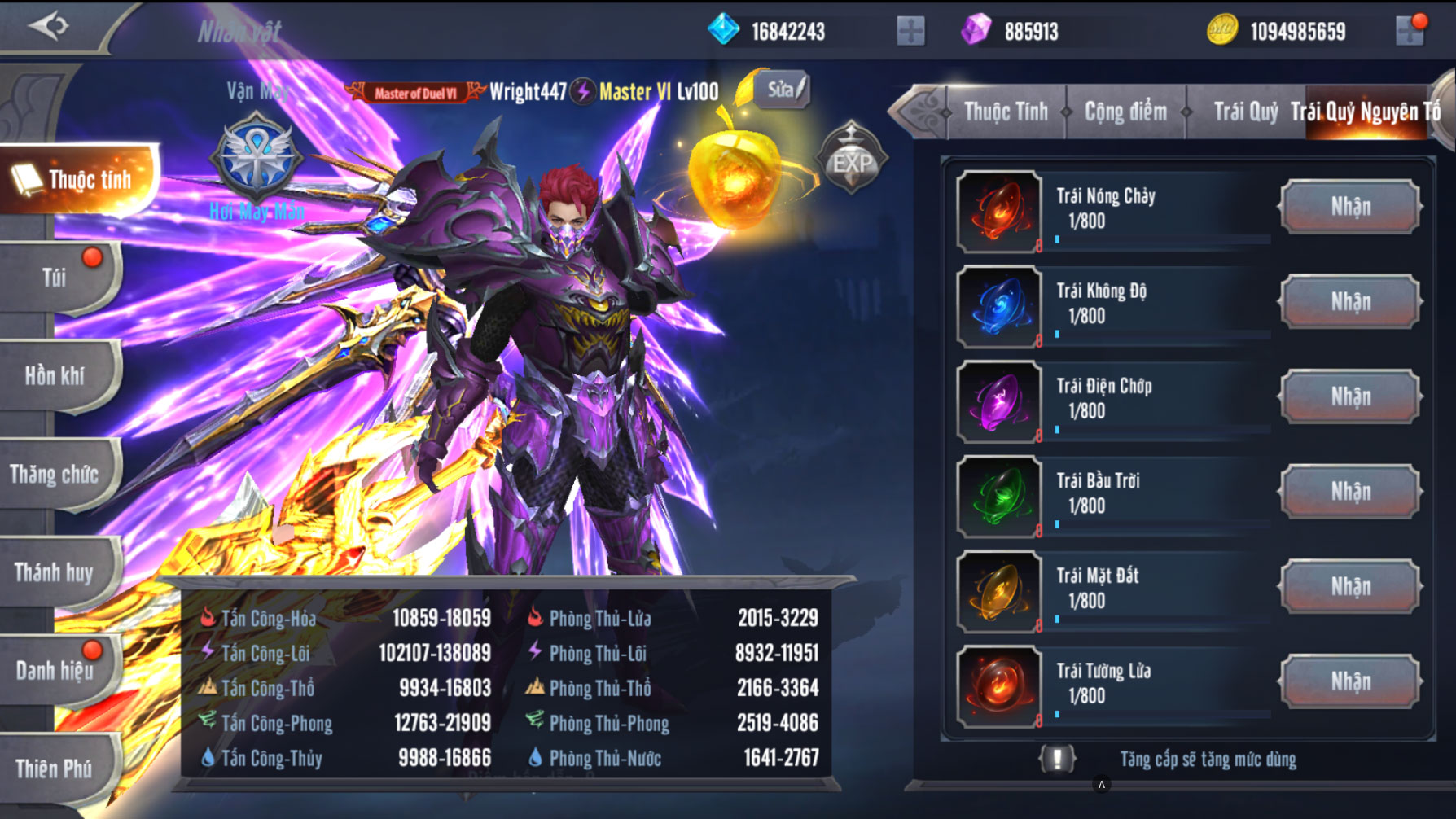Claim Trái Nóng Chảy with Nhận
This screenshot has width=1456, height=819.
[x=1350, y=207]
